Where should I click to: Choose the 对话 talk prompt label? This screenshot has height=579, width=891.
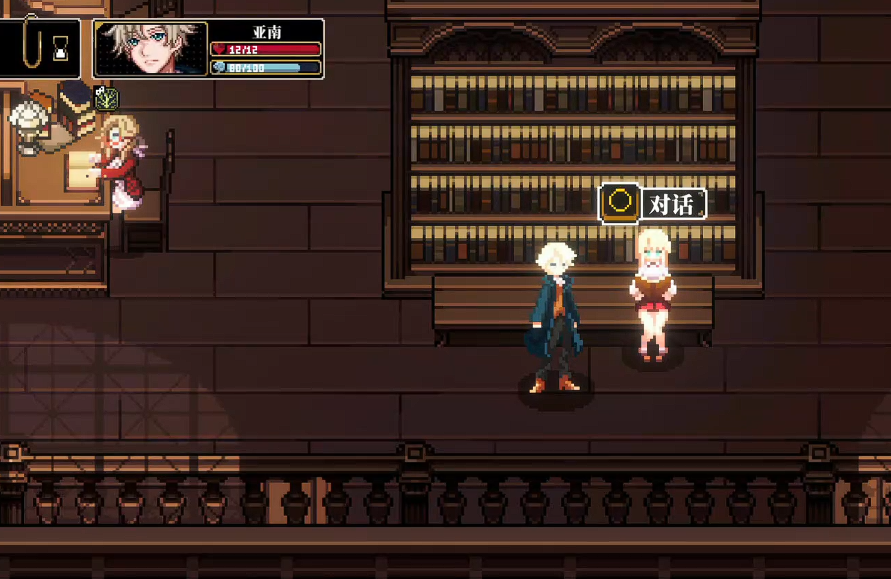tap(671, 204)
